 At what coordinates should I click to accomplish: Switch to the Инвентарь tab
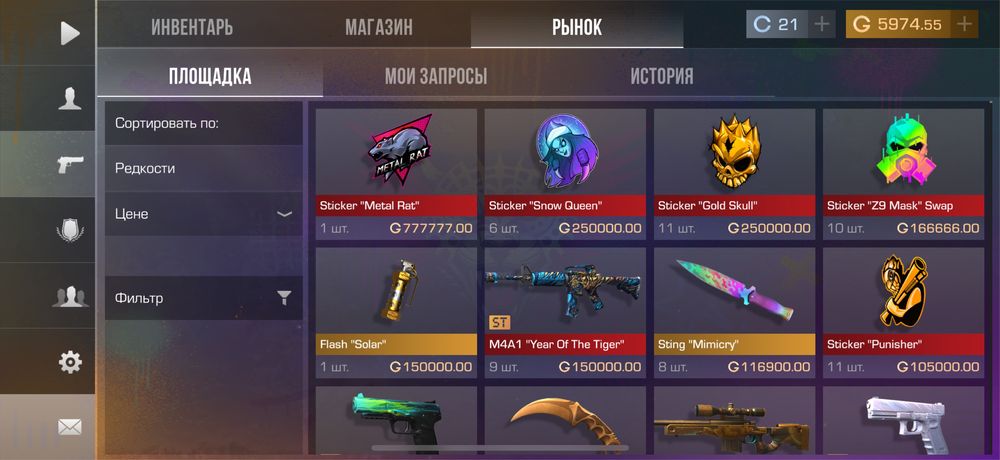192,27
